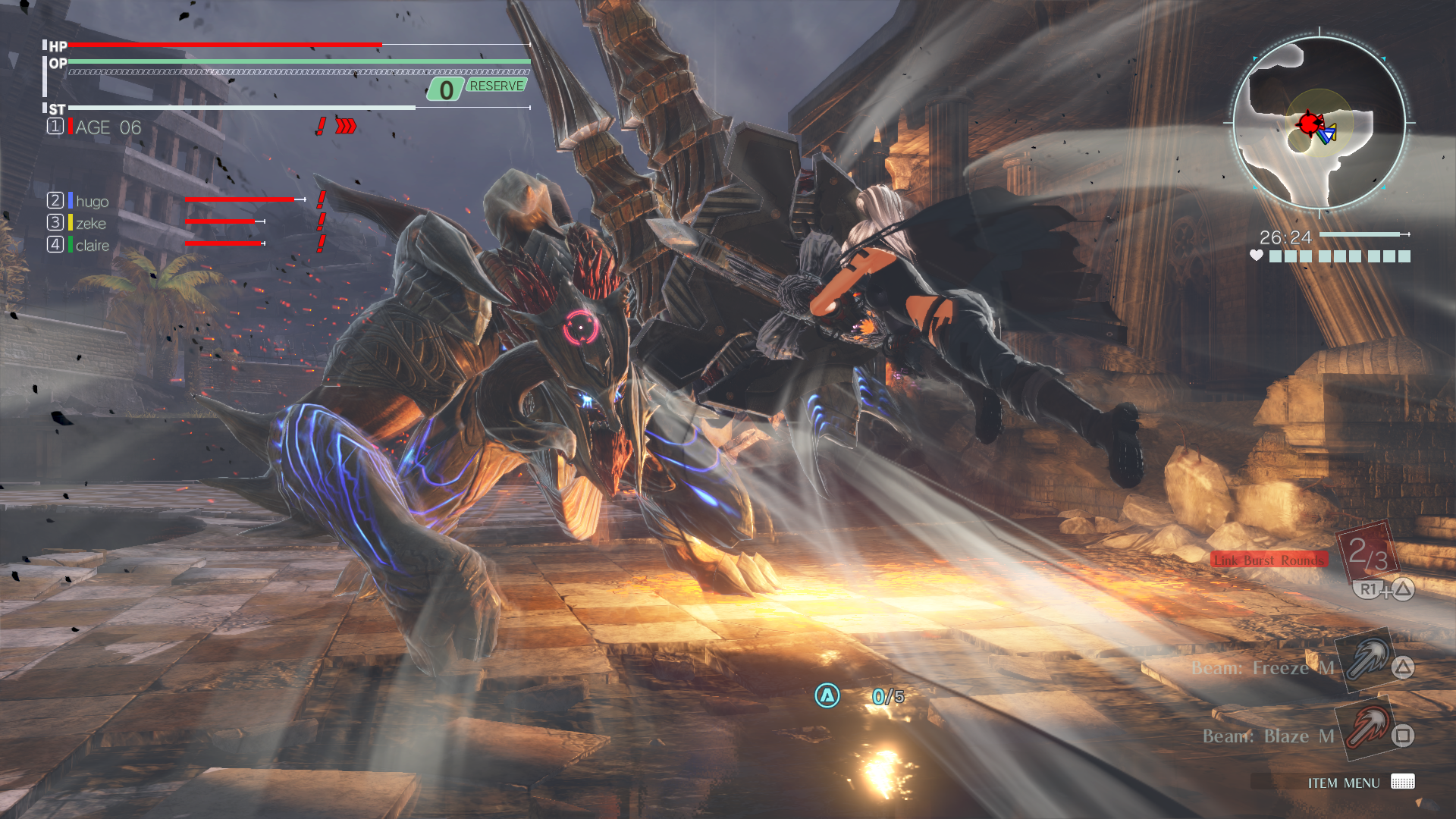This screenshot has height=819, width=1456.
Task: Toggle the alert indicator beside hugo's health bar
Action: 319,201
